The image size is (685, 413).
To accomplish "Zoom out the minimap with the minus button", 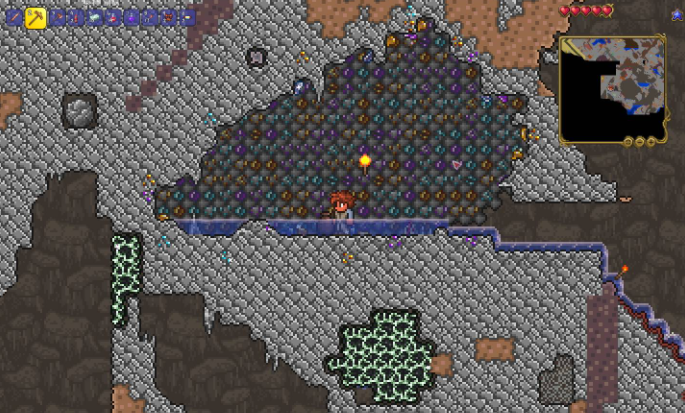I will tap(640, 142).
